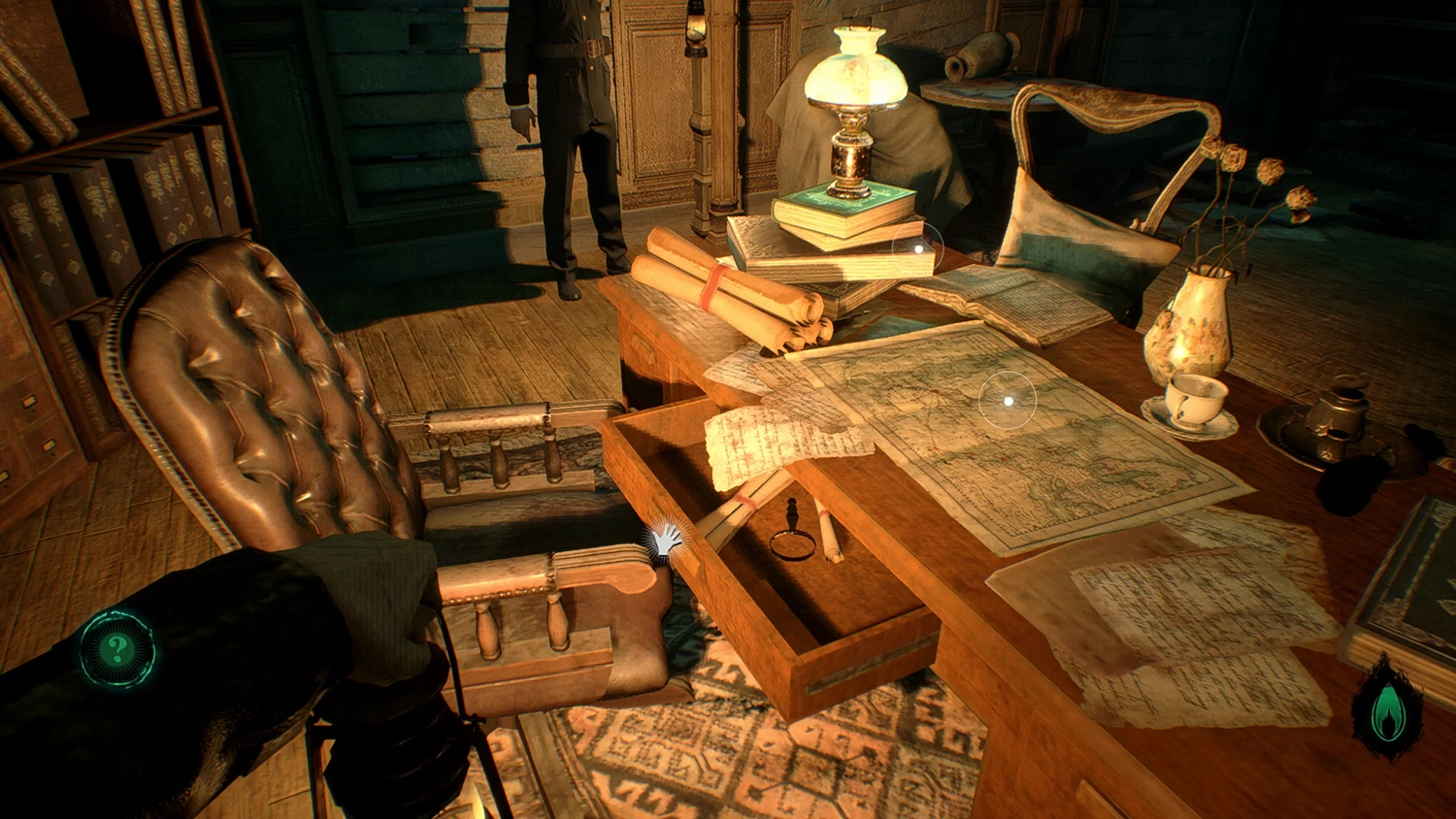Select the interaction marker on the map
The width and height of the screenshot is (1456, 819).
click(1009, 400)
